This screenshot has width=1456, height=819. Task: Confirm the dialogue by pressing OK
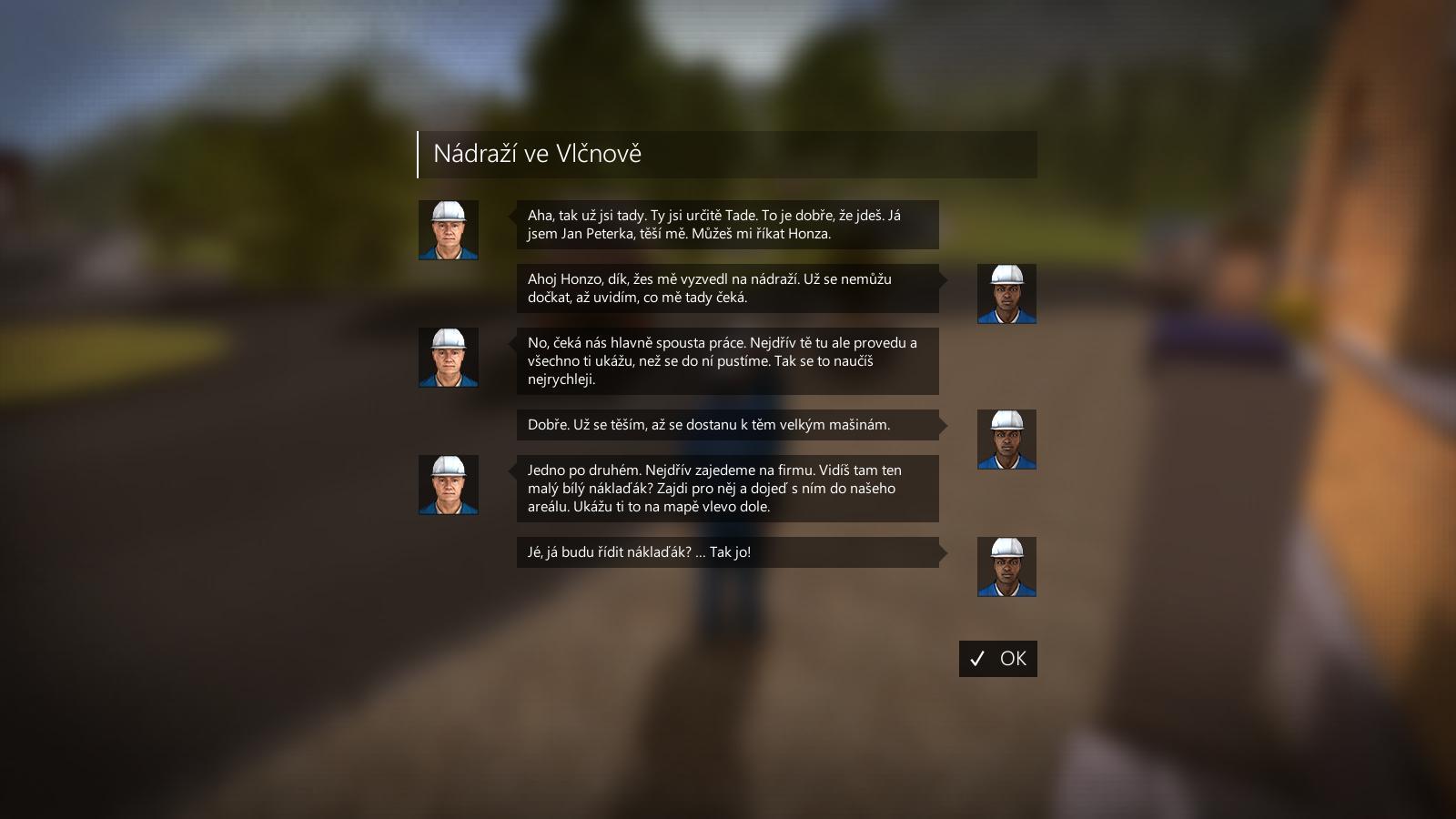click(x=998, y=659)
